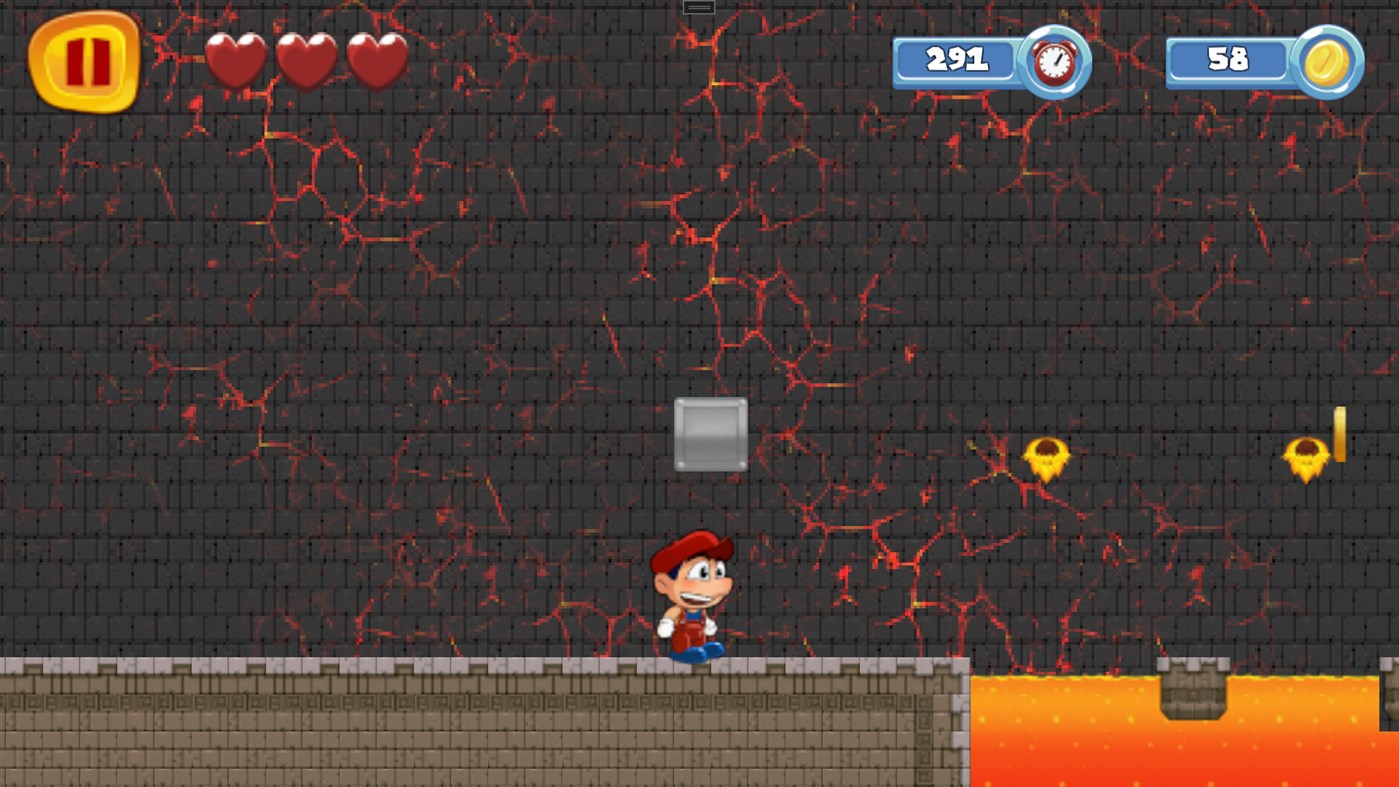Click the middle heart icon
Image resolution: width=1399 pixels, height=787 pixels.
pos(308,58)
